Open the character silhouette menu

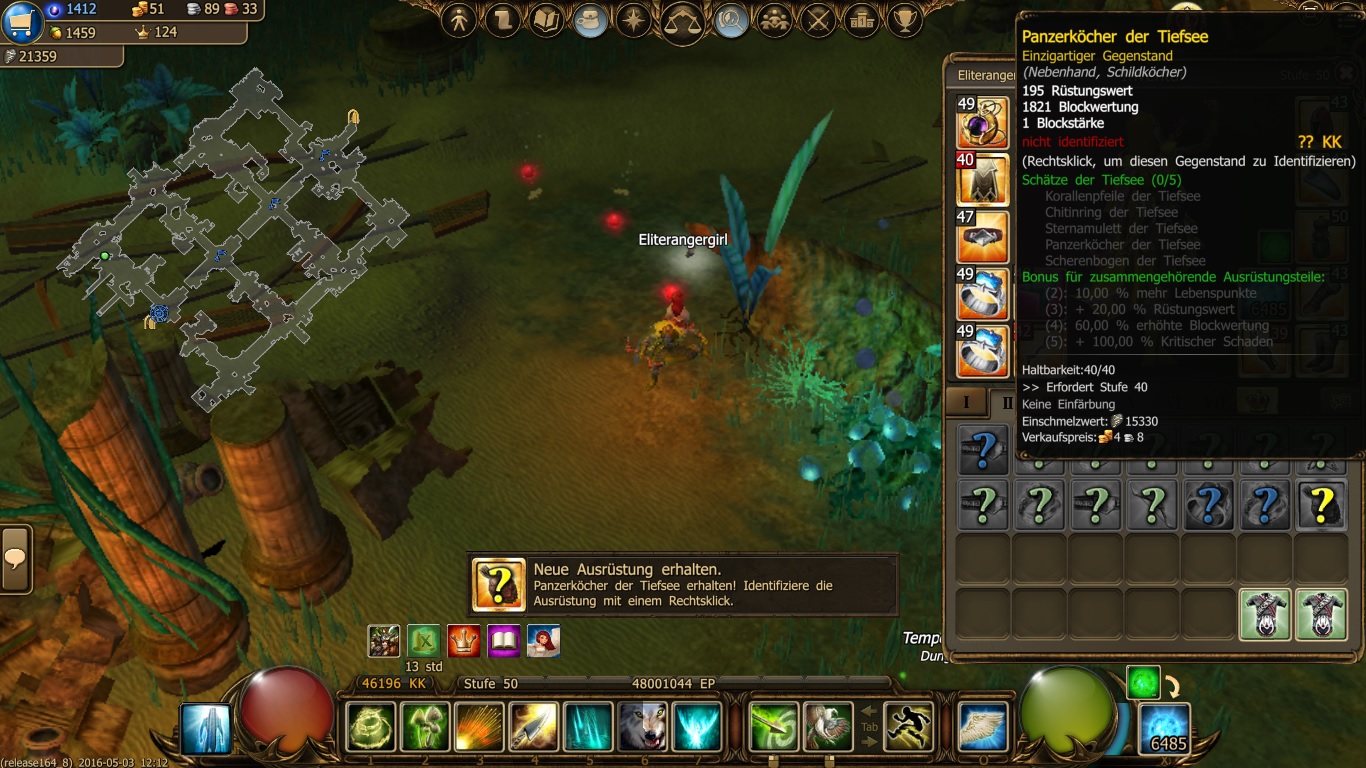(459, 19)
